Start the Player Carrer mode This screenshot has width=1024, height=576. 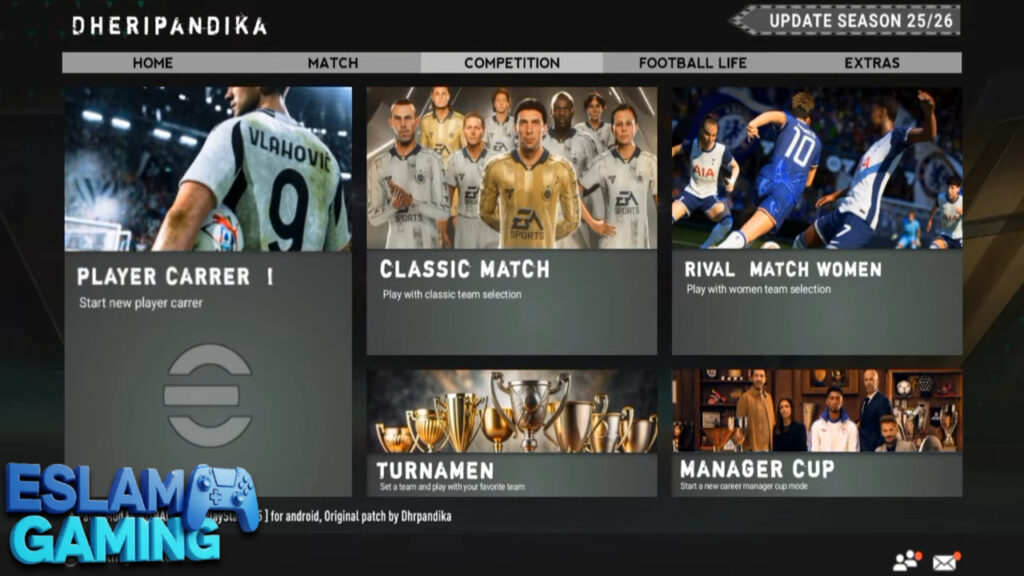point(208,290)
